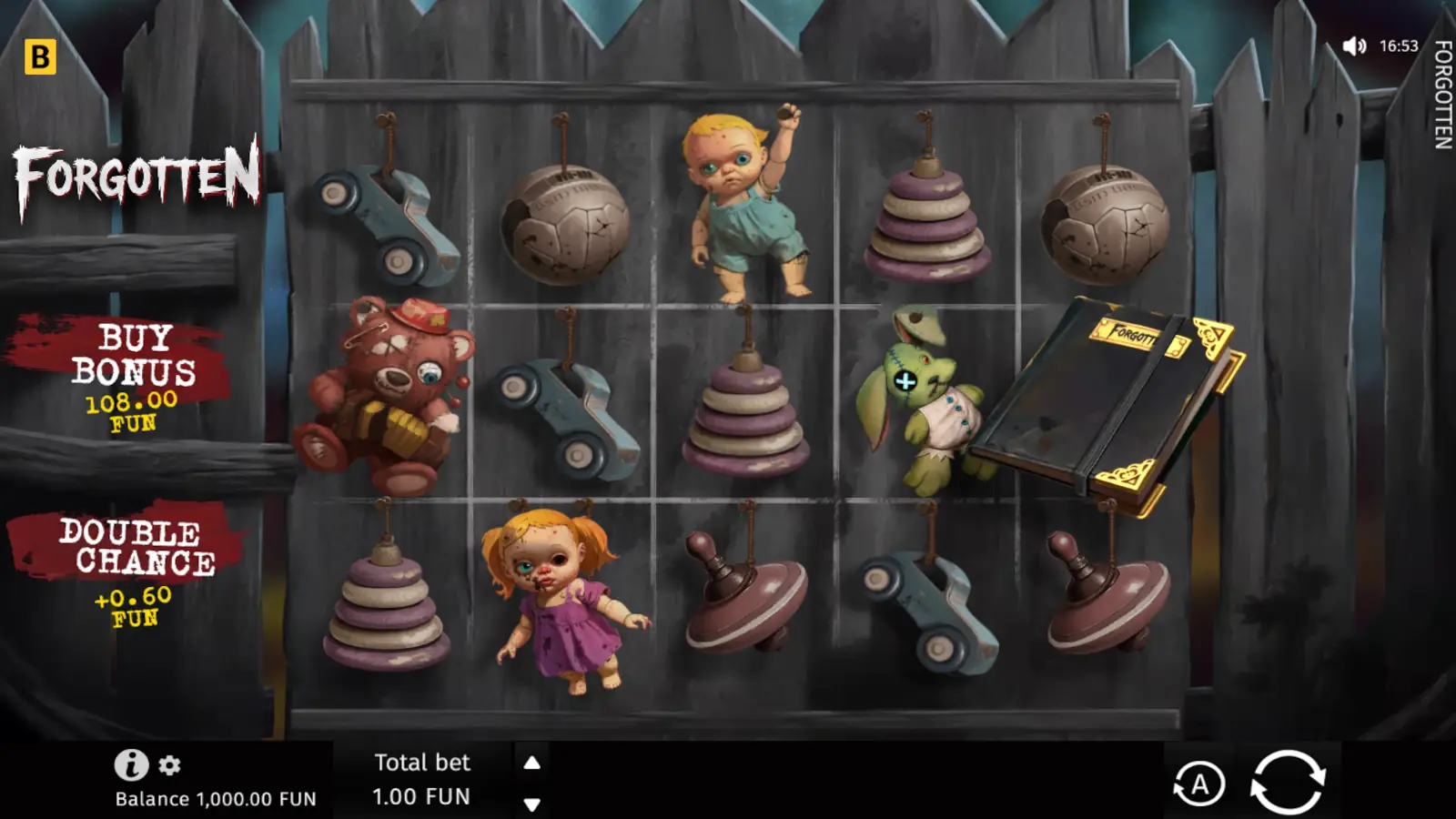Start autoplay with the circled A icon
The image size is (1456, 819).
(x=1201, y=781)
